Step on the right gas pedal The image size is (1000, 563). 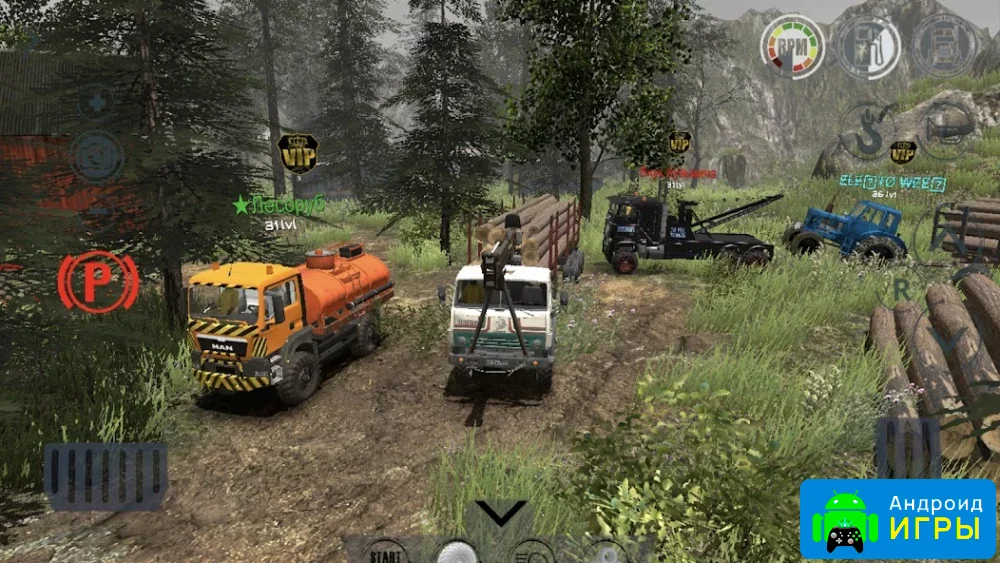coord(907,446)
